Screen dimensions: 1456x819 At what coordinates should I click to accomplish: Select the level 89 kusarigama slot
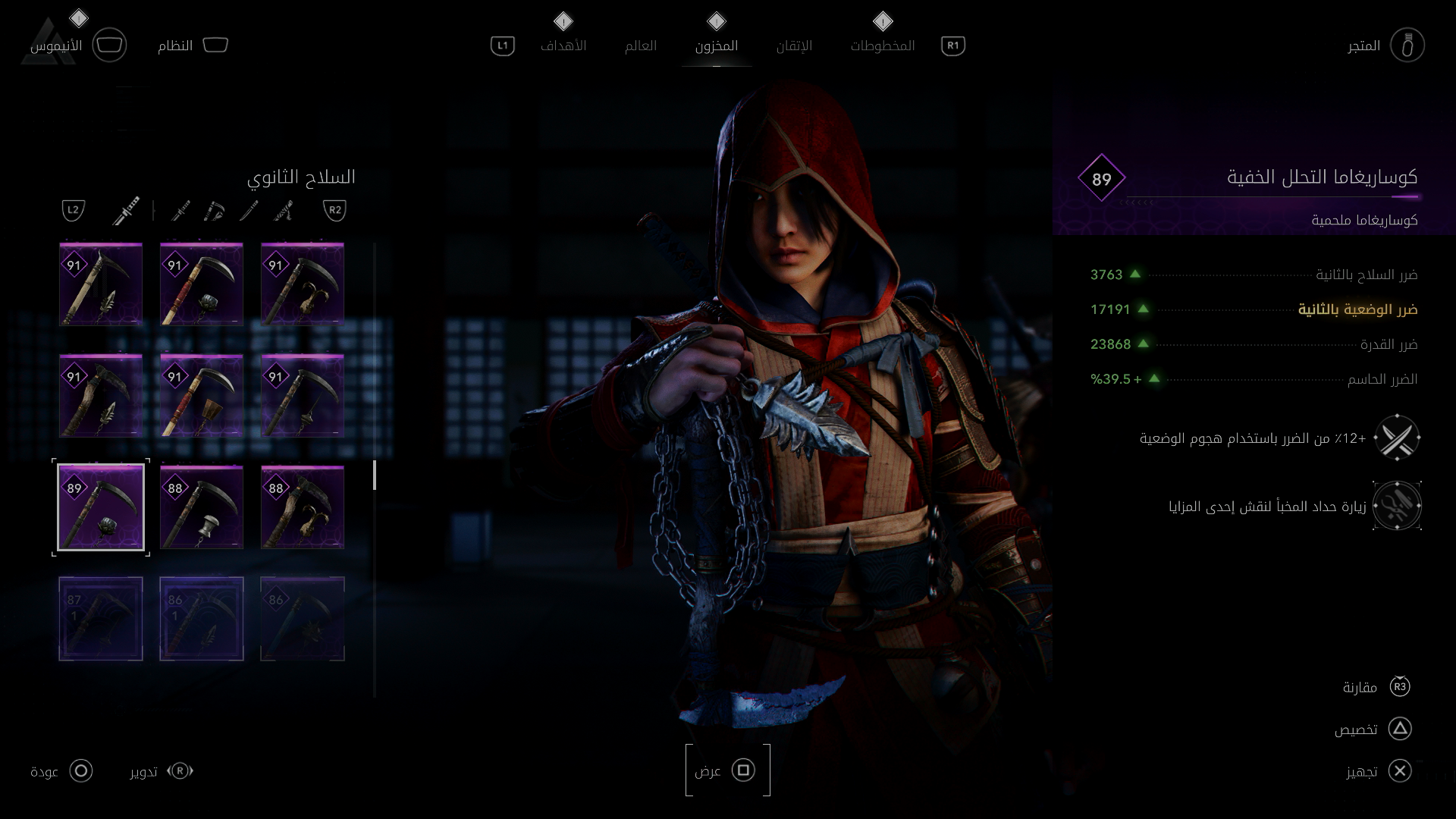(101, 507)
